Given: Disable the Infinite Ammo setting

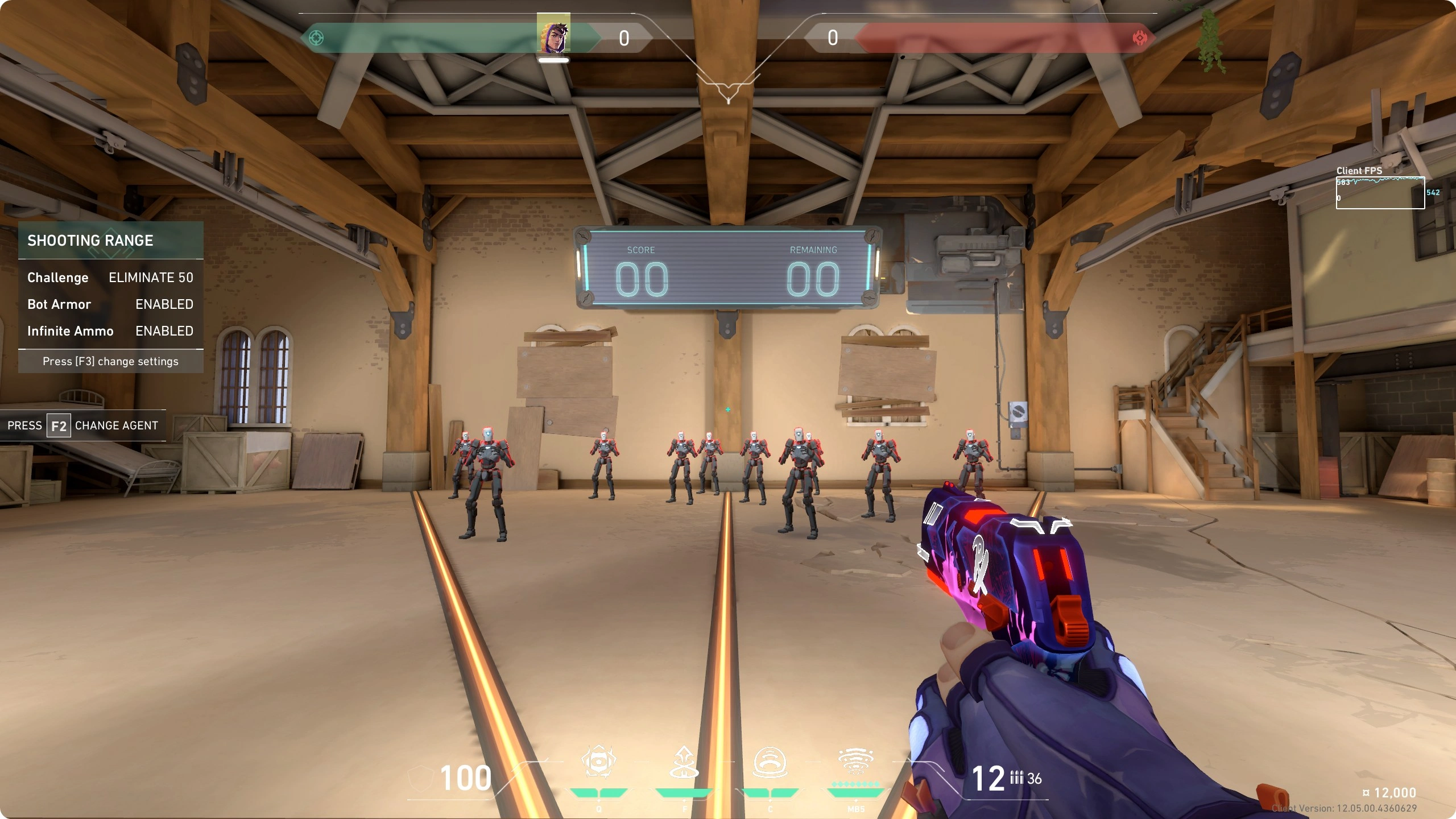Looking at the screenshot, I should coord(164,331).
